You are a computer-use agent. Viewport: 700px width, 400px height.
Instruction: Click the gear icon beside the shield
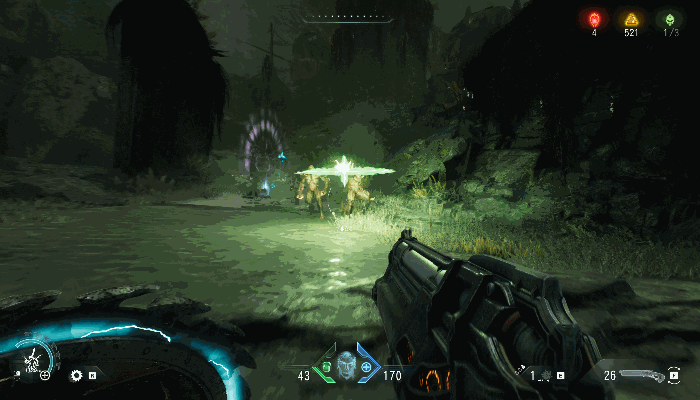pyautogui.click(x=76, y=376)
